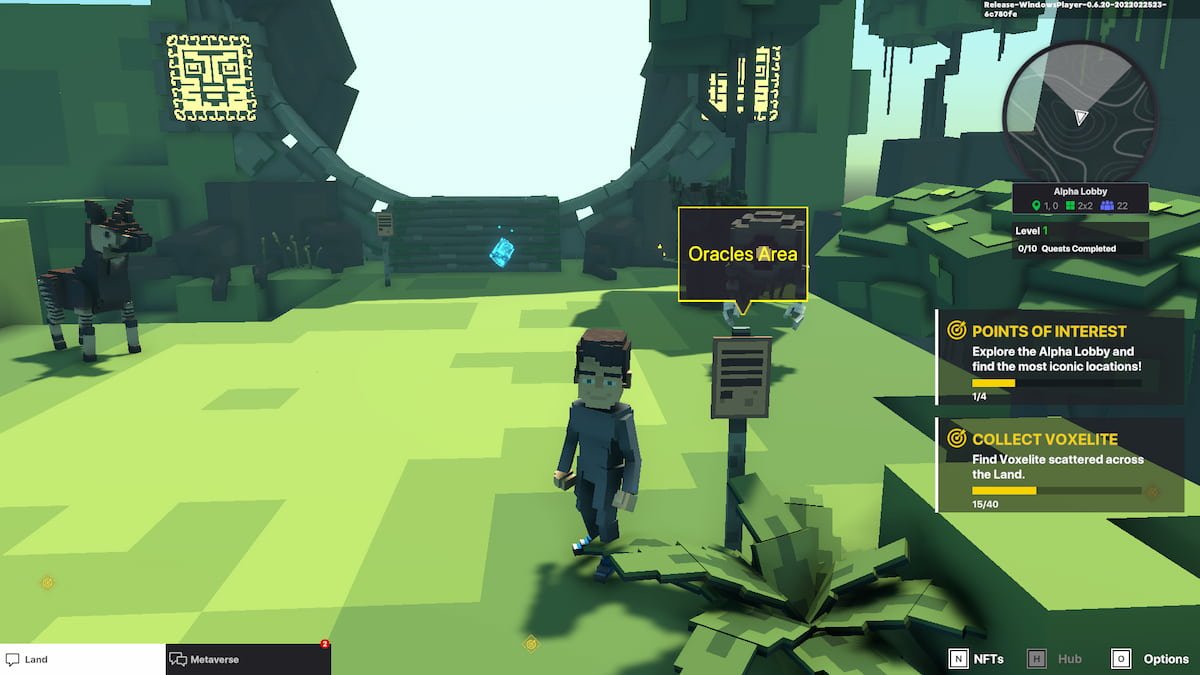Select the Points of Interest quest tracker
The image size is (1200, 675).
1060,356
